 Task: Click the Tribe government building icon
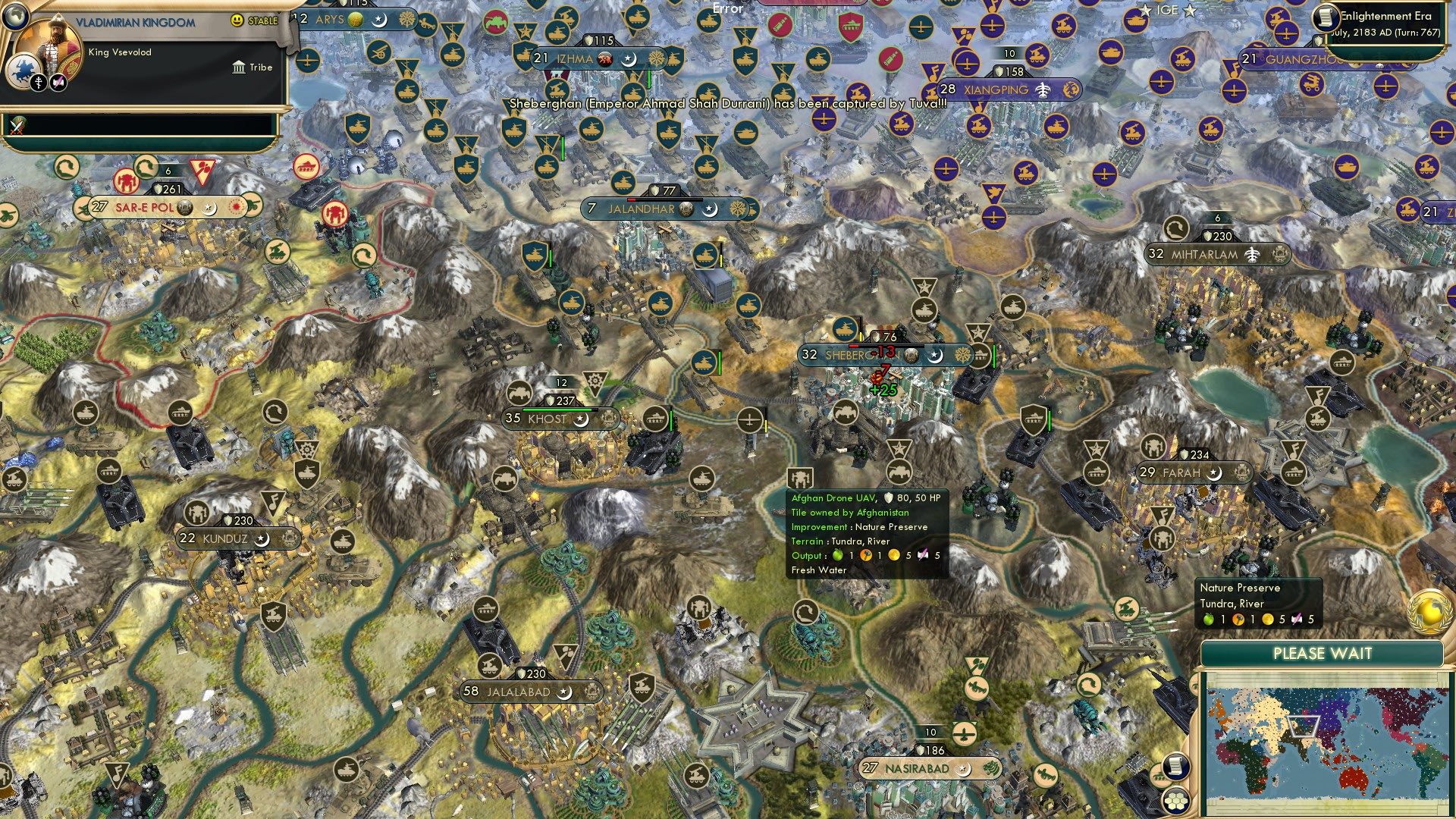click(x=239, y=68)
